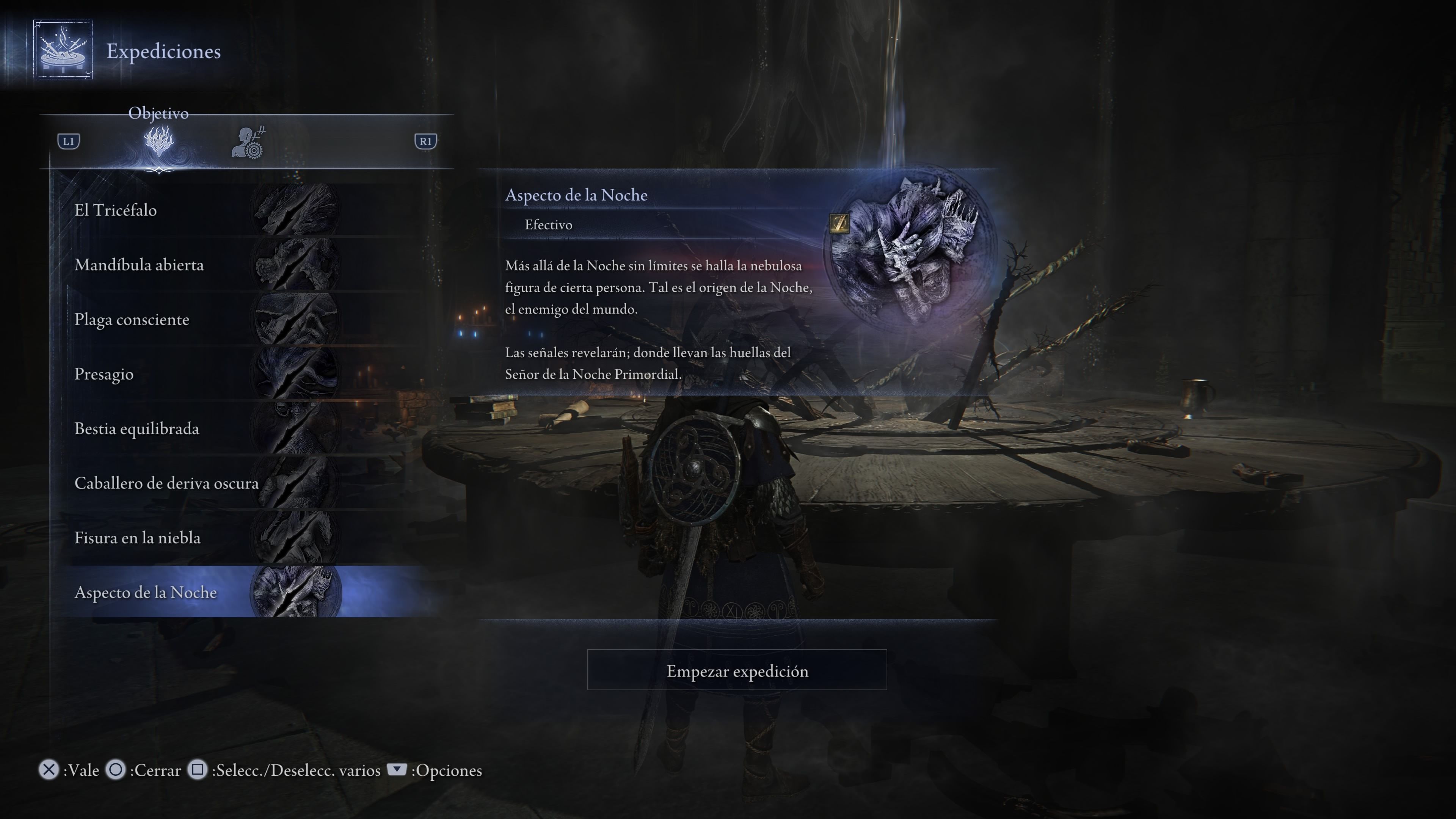The width and height of the screenshot is (1456, 819).
Task: Open the character settings tab
Action: 248,143
